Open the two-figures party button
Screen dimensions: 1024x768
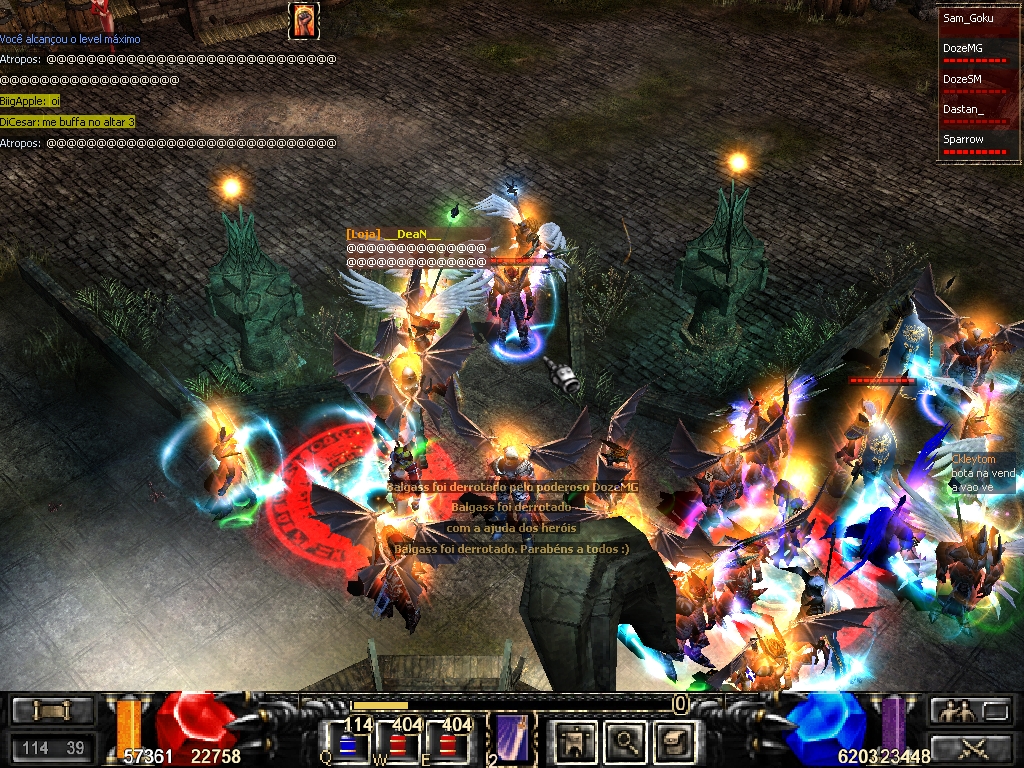953,711
